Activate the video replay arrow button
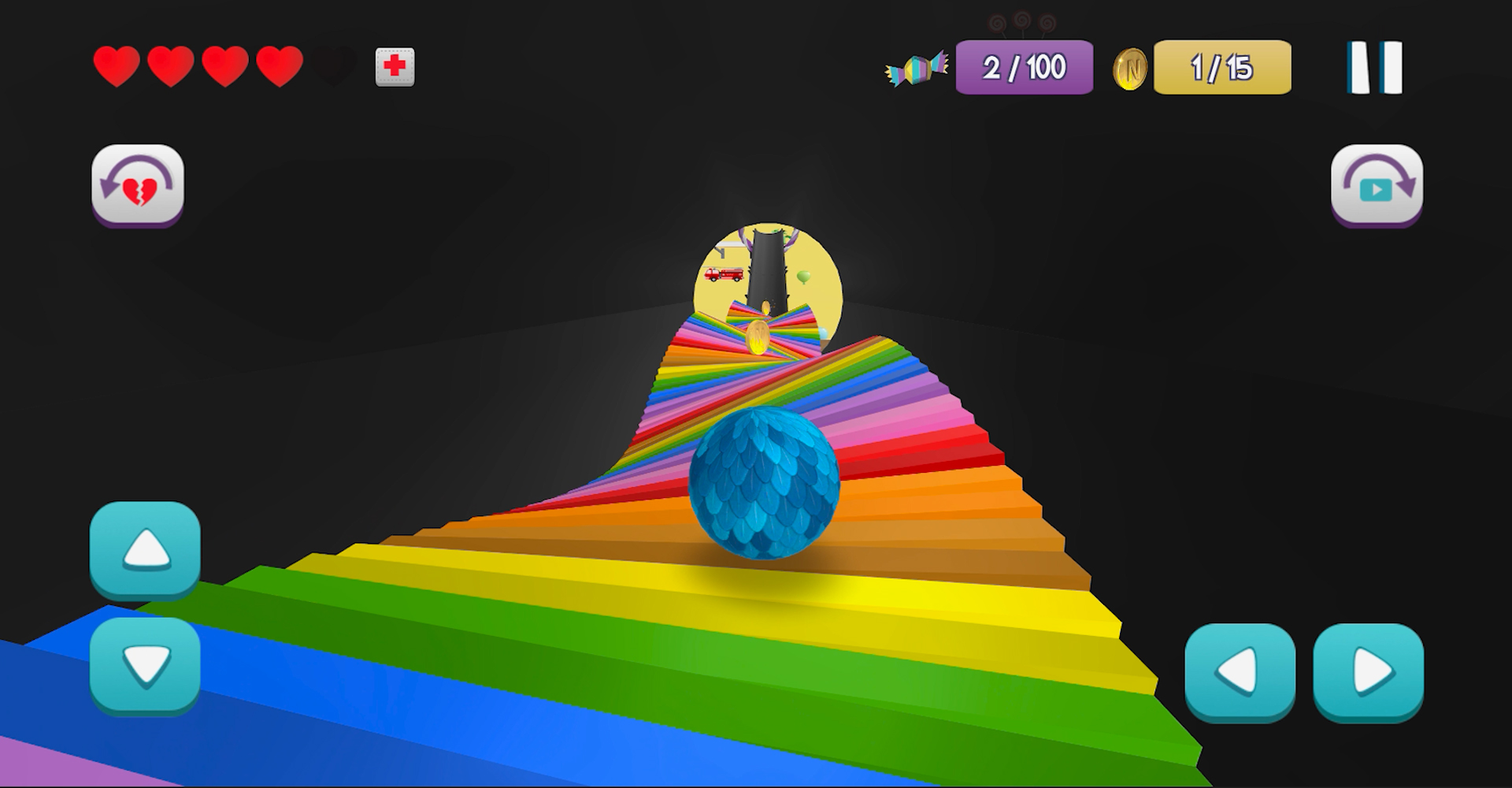Viewport: 1512px width, 788px height. click(x=1377, y=185)
